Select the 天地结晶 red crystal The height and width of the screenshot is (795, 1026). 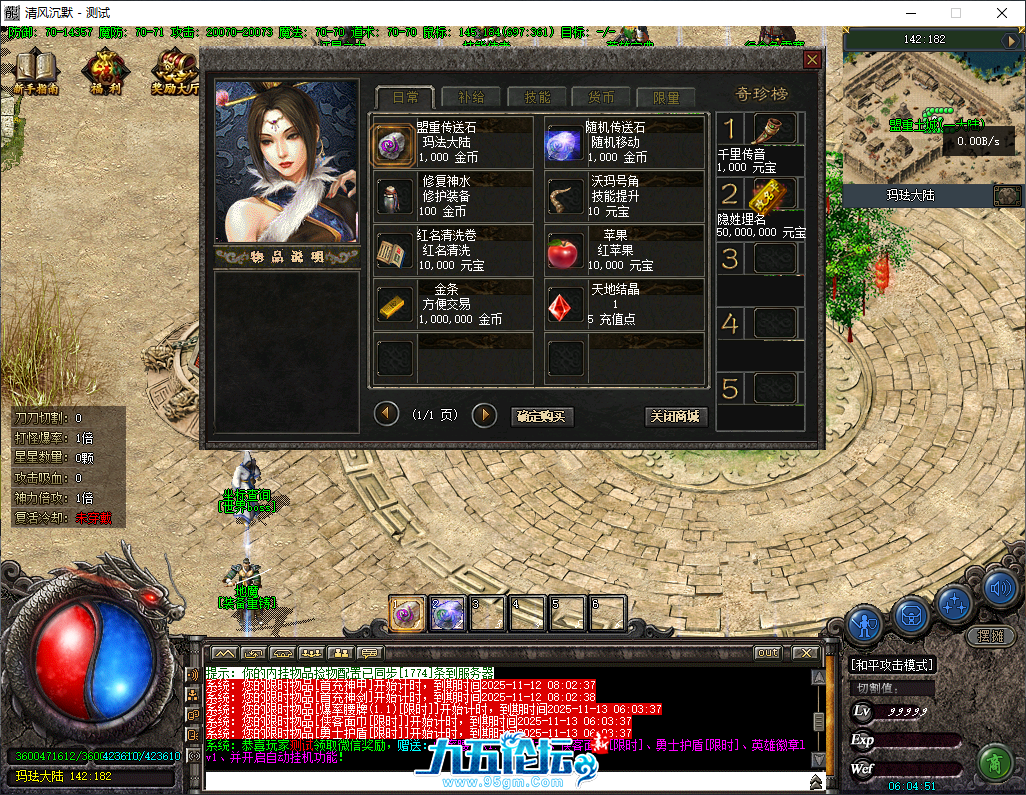[564, 305]
